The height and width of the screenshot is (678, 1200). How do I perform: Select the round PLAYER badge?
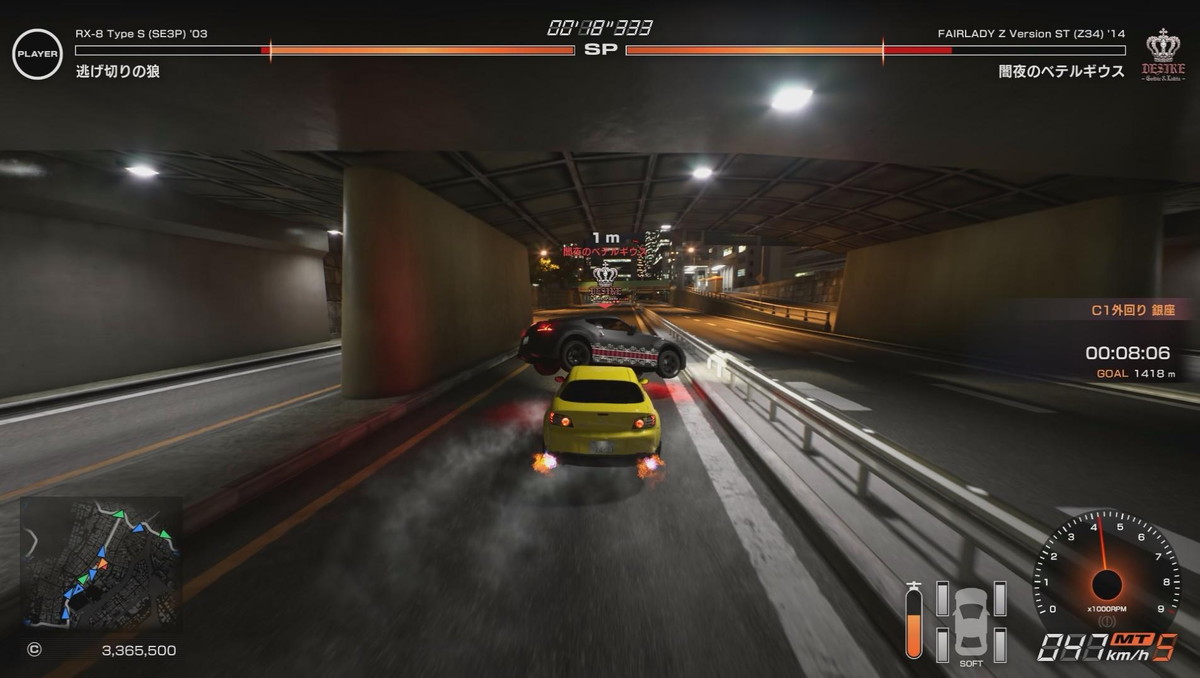click(37, 54)
